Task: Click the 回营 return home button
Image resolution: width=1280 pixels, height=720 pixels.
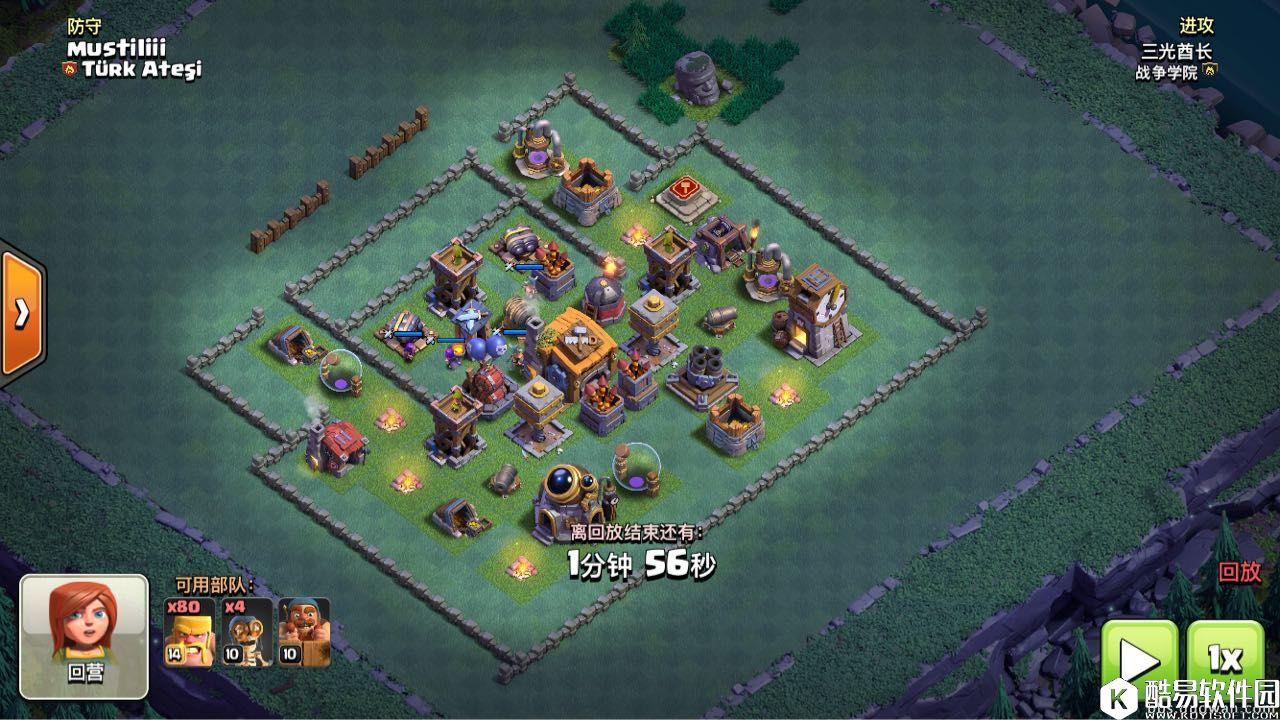Action: 85,636
